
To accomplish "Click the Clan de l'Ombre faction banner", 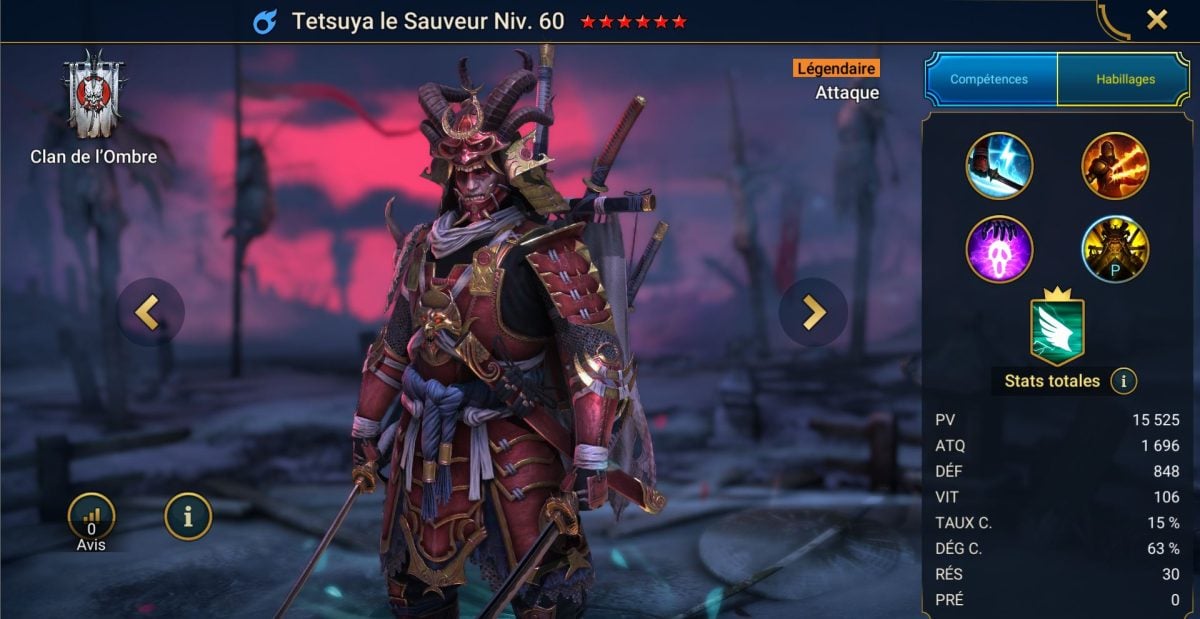I will click(x=92, y=95).
